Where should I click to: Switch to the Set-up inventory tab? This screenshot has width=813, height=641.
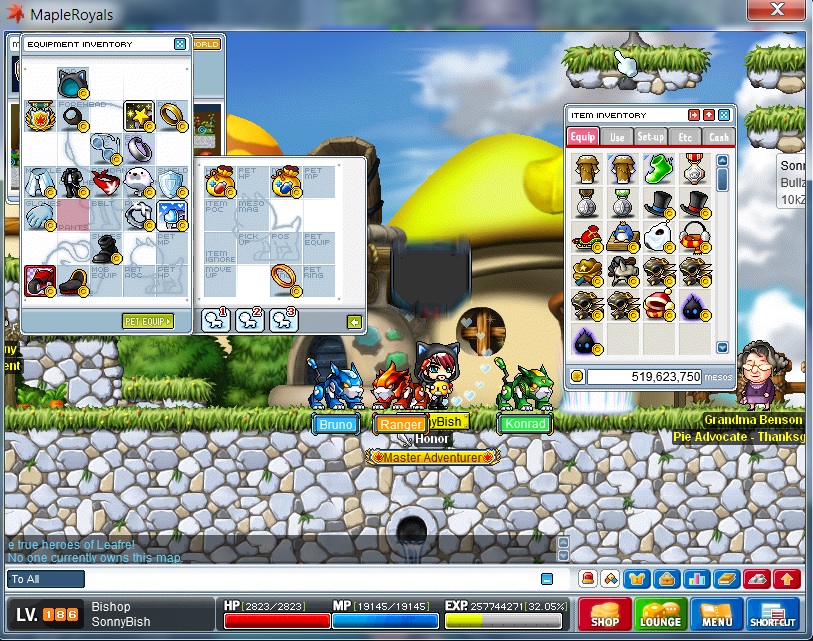651,137
